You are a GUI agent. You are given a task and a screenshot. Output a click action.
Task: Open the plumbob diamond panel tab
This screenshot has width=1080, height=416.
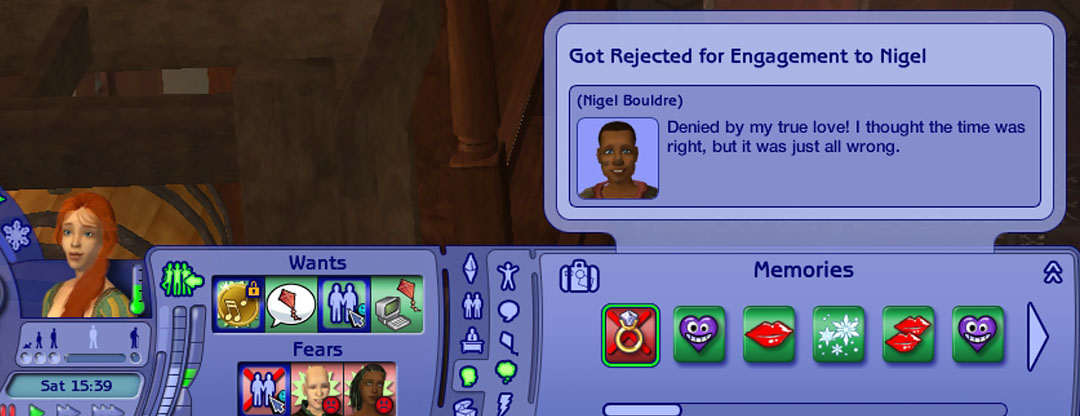tap(471, 270)
